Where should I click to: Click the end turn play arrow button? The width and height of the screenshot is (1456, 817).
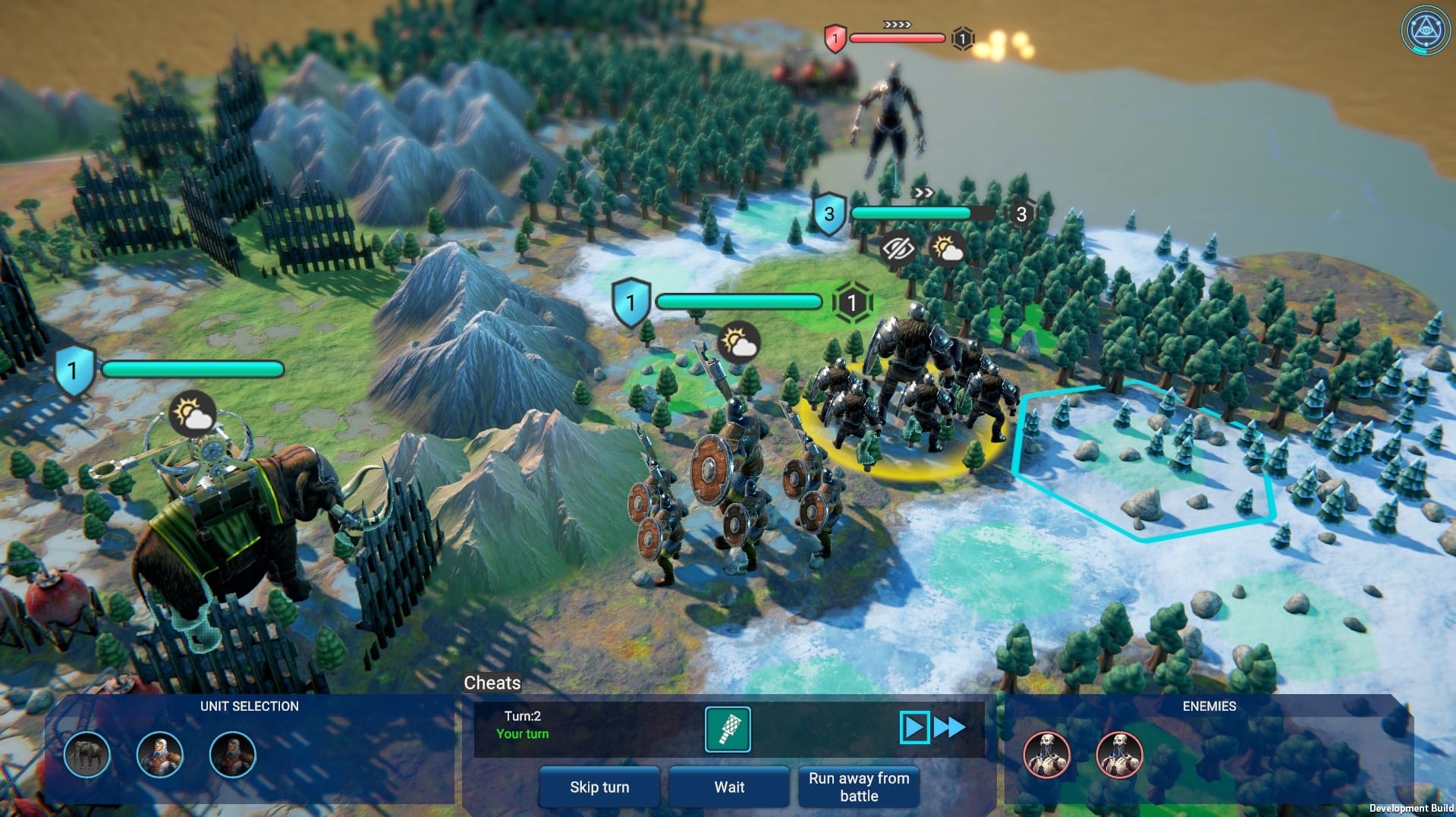pyautogui.click(x=916, y=727)
